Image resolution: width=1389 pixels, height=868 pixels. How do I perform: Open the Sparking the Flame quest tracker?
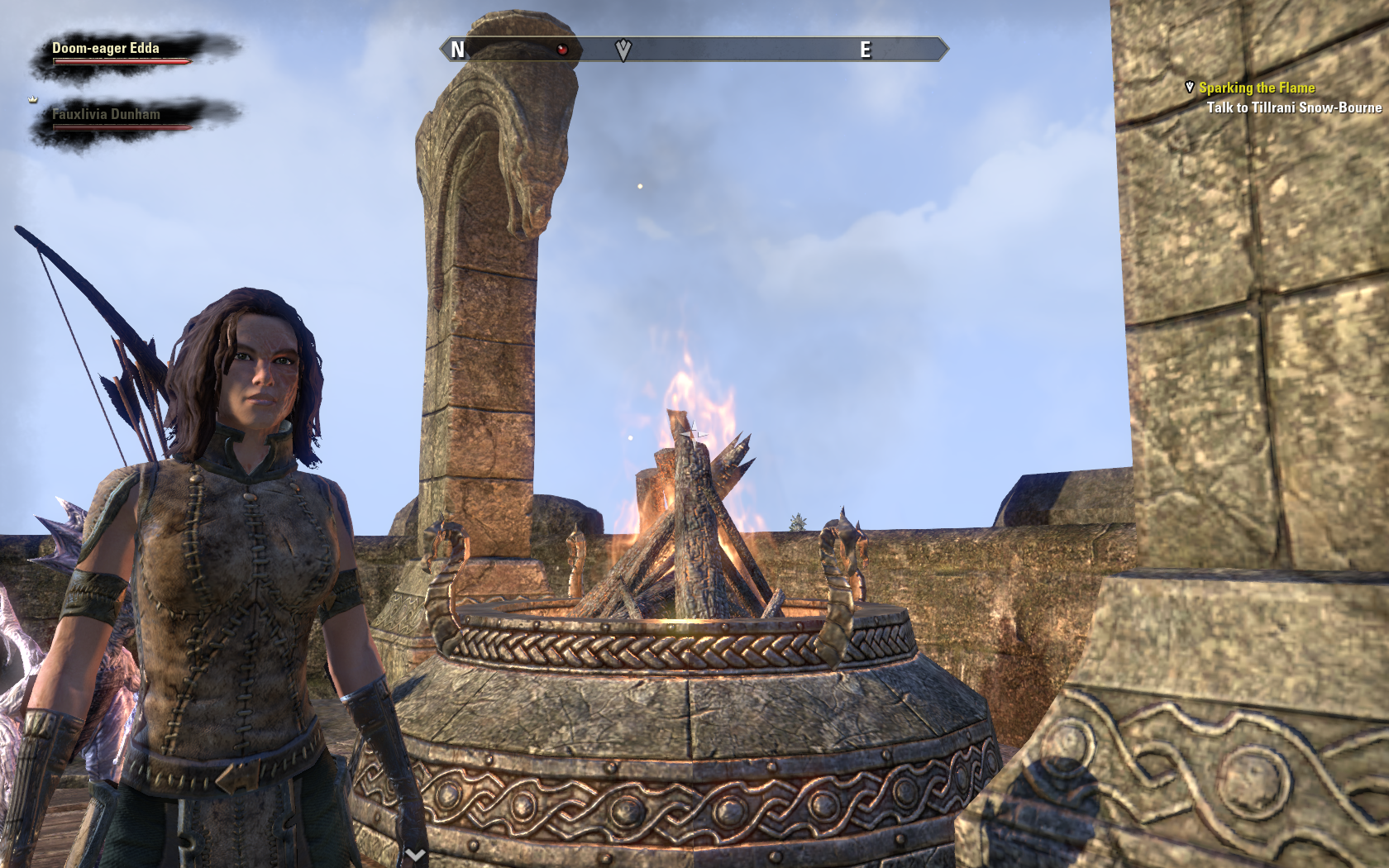tap(1256, 88)
